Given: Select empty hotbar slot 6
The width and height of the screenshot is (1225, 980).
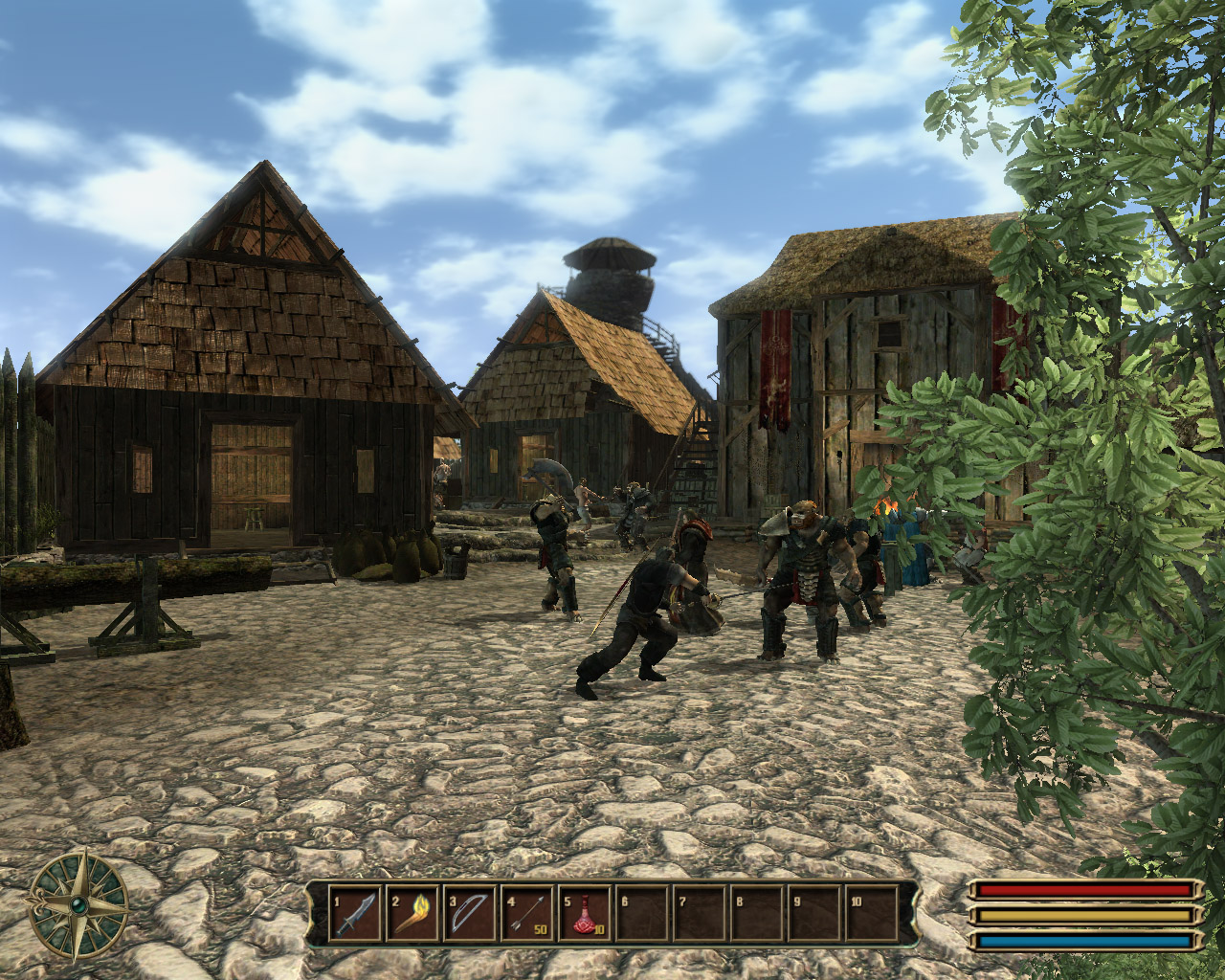Looking at the screenshot, I should [642, 914].
